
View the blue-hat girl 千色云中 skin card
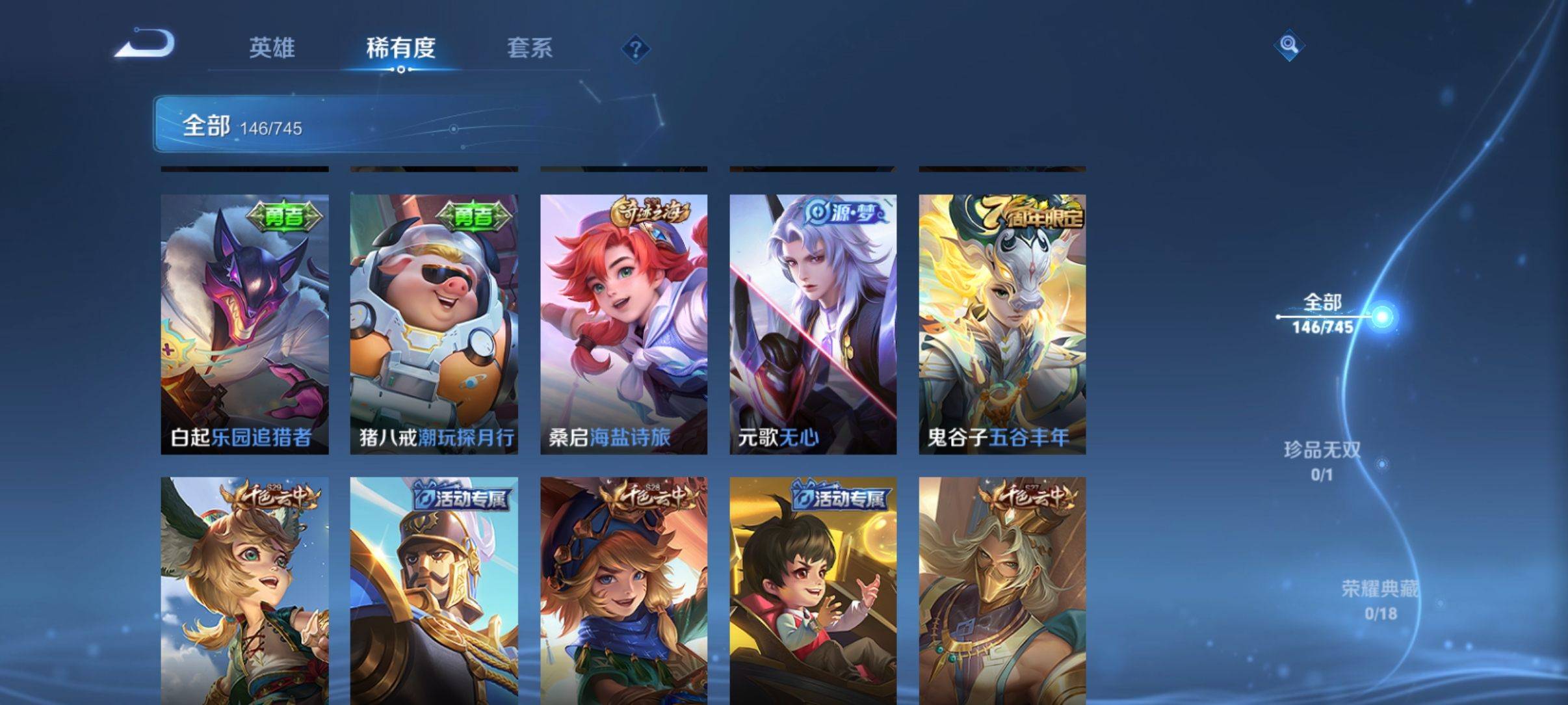pyautogui.click(x=623, y=591)
